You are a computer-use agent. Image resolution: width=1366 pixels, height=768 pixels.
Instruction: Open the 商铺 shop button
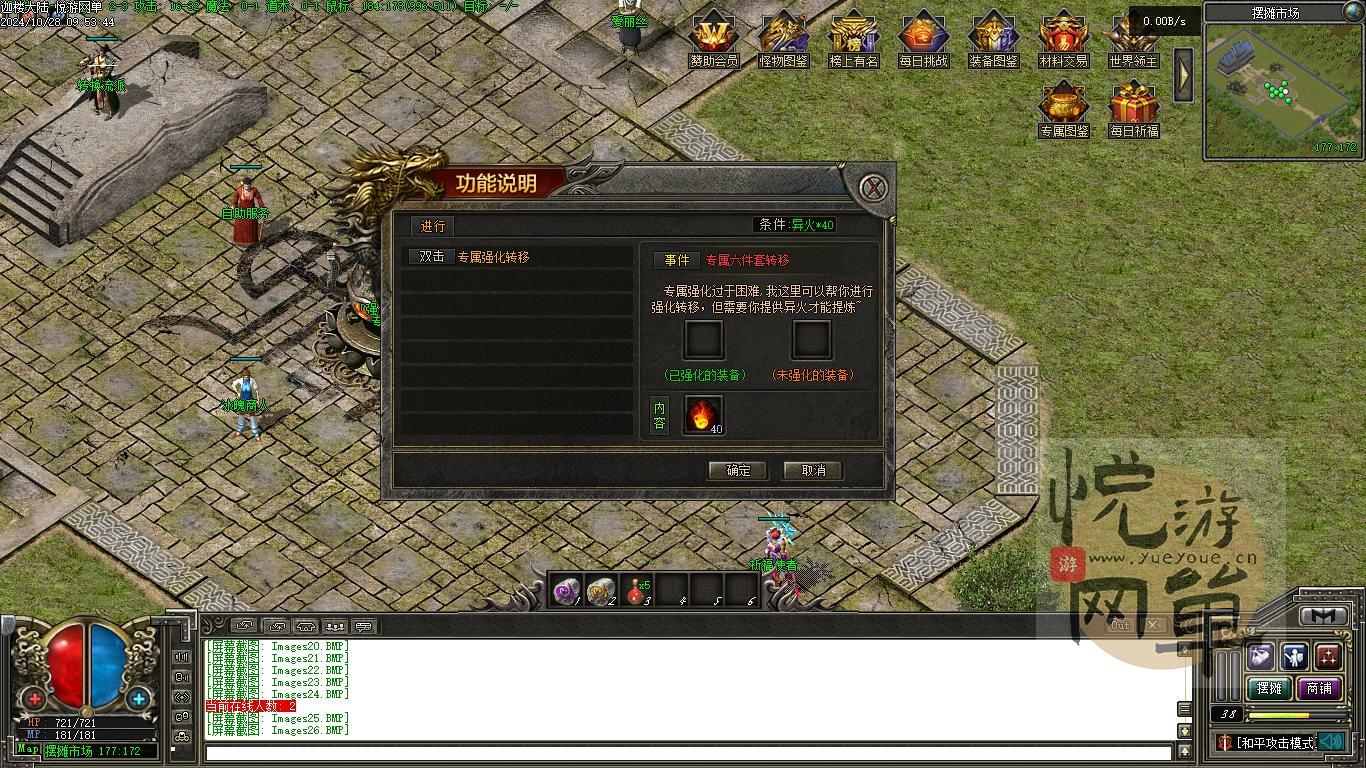pyautogui.click(x=1319, y=688)
